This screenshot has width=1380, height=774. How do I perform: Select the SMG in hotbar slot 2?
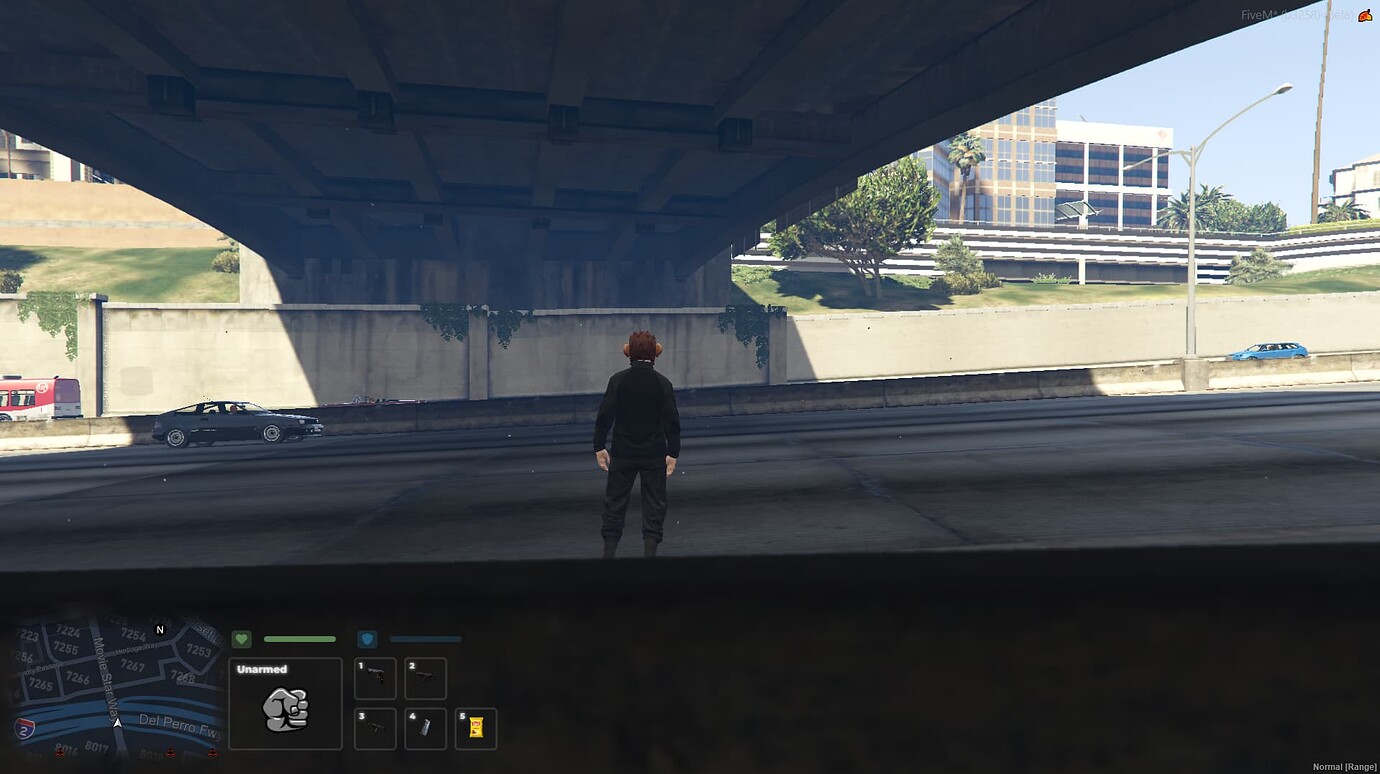[425, 678]
